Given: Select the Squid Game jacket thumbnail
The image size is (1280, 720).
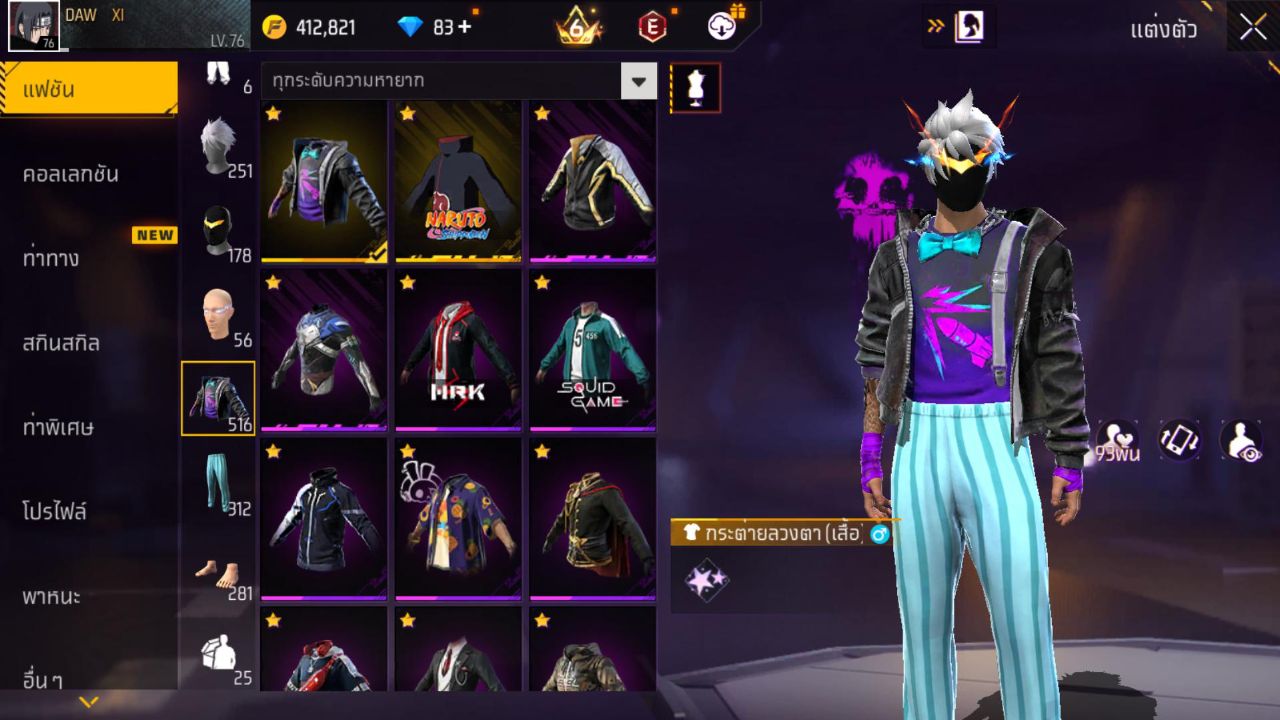Looking at the screenshot, I should pyautogui.click(x=592, y=350).
